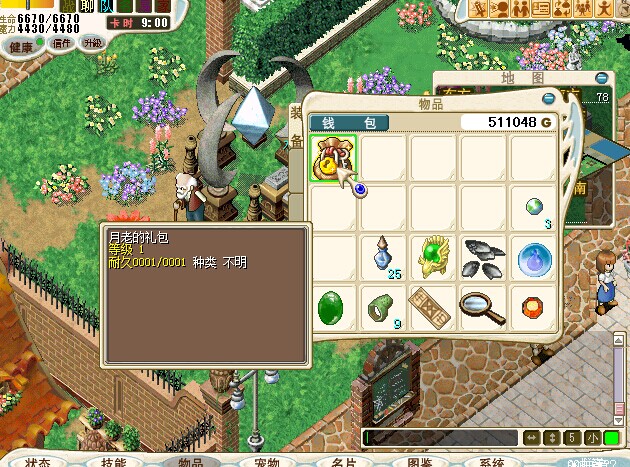630x467 pixels.
Task: Minimize the 地图 map window
Action: [601, 77]
